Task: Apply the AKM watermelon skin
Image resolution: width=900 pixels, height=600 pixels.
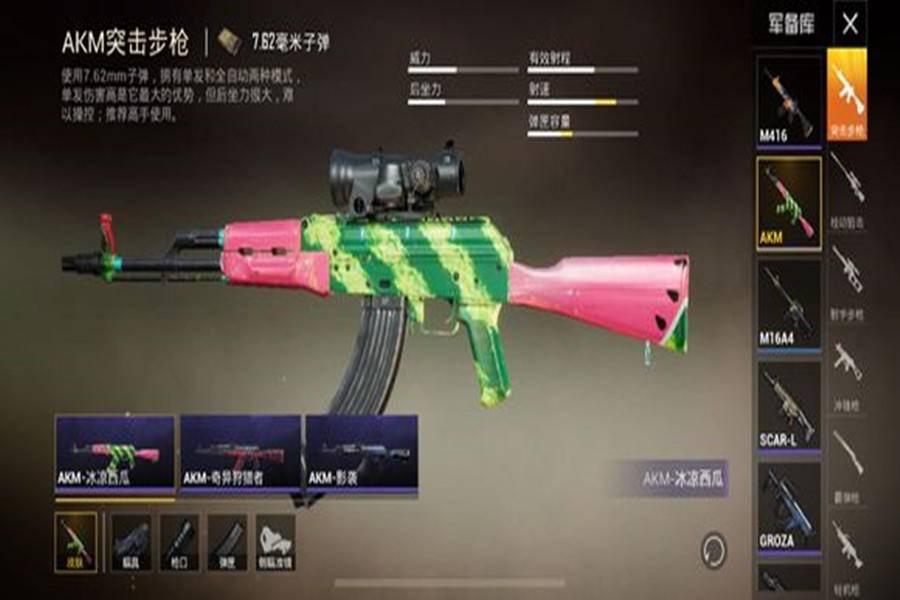Action: coord(114,452)
